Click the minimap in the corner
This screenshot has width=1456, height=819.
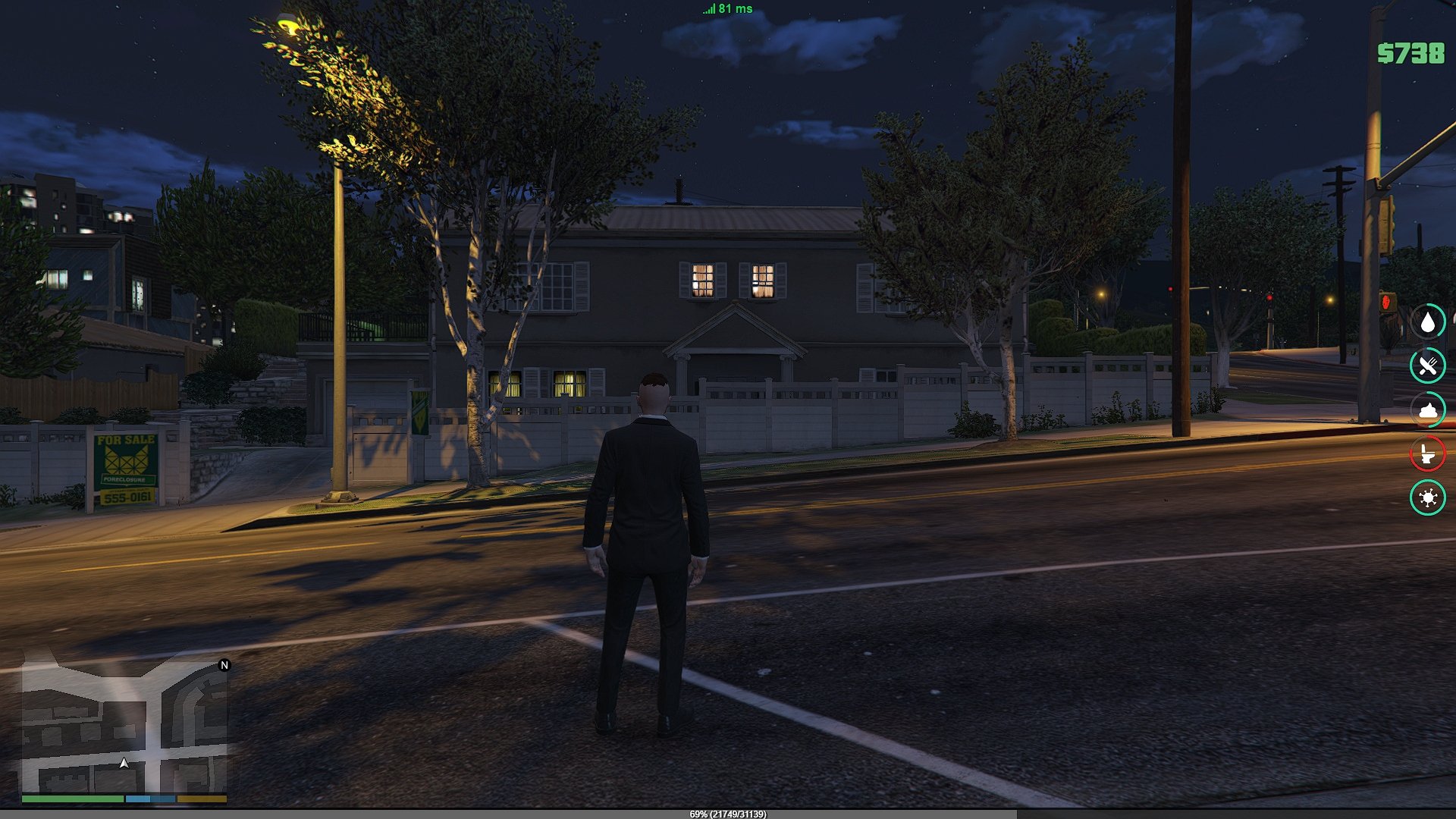[x=124, y=726]
